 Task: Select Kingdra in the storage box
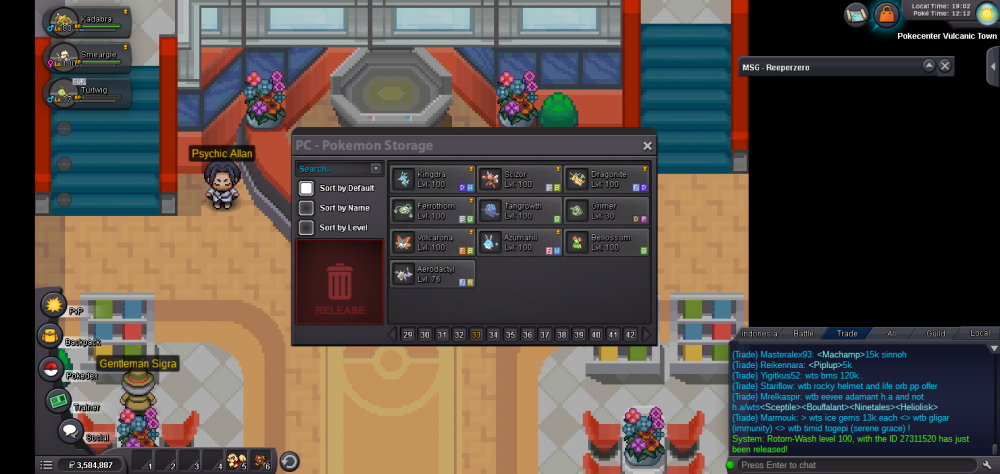pos(432,179)
